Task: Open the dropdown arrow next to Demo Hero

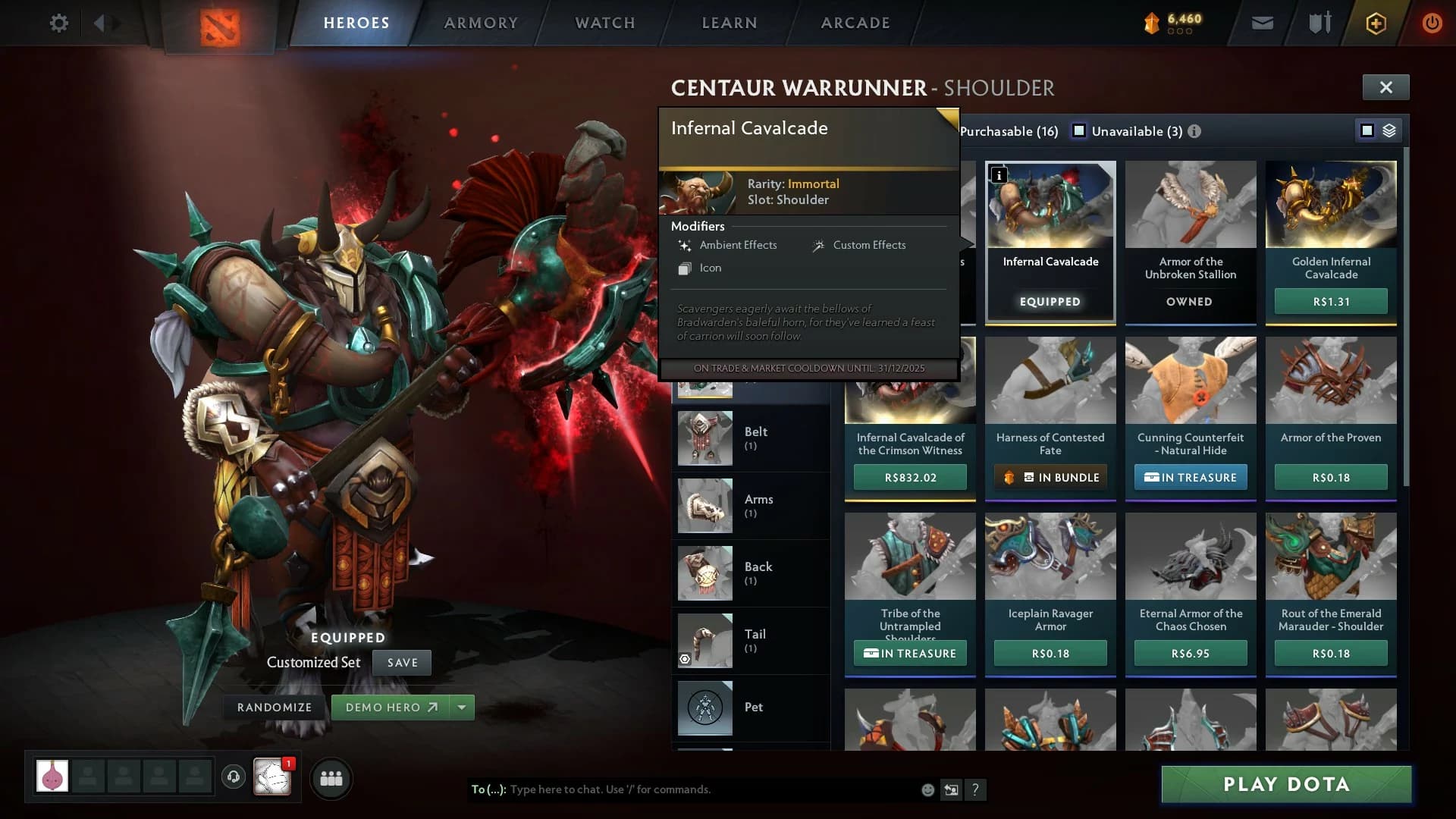Action: click(x=461, y=707)
